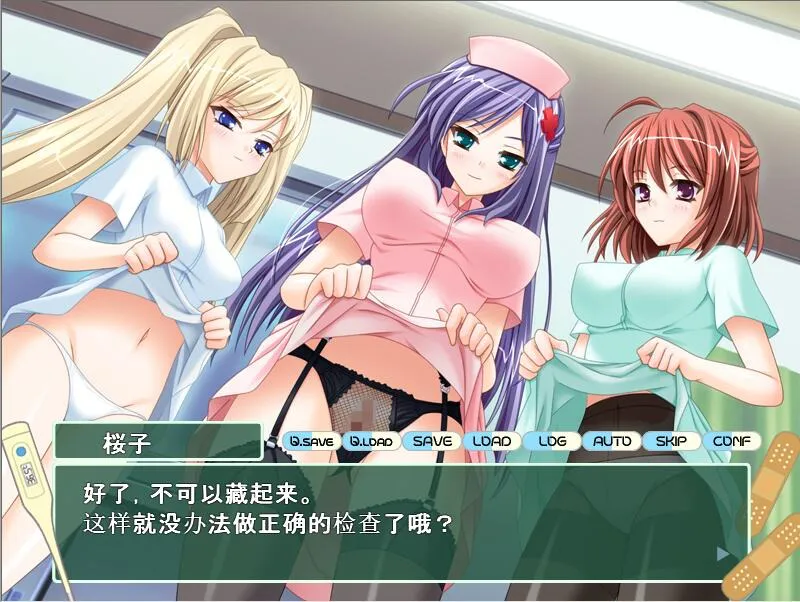Toggle AUTO text advance mode
The width and height of the screenshot is (800, 602).
click(611, 441)
